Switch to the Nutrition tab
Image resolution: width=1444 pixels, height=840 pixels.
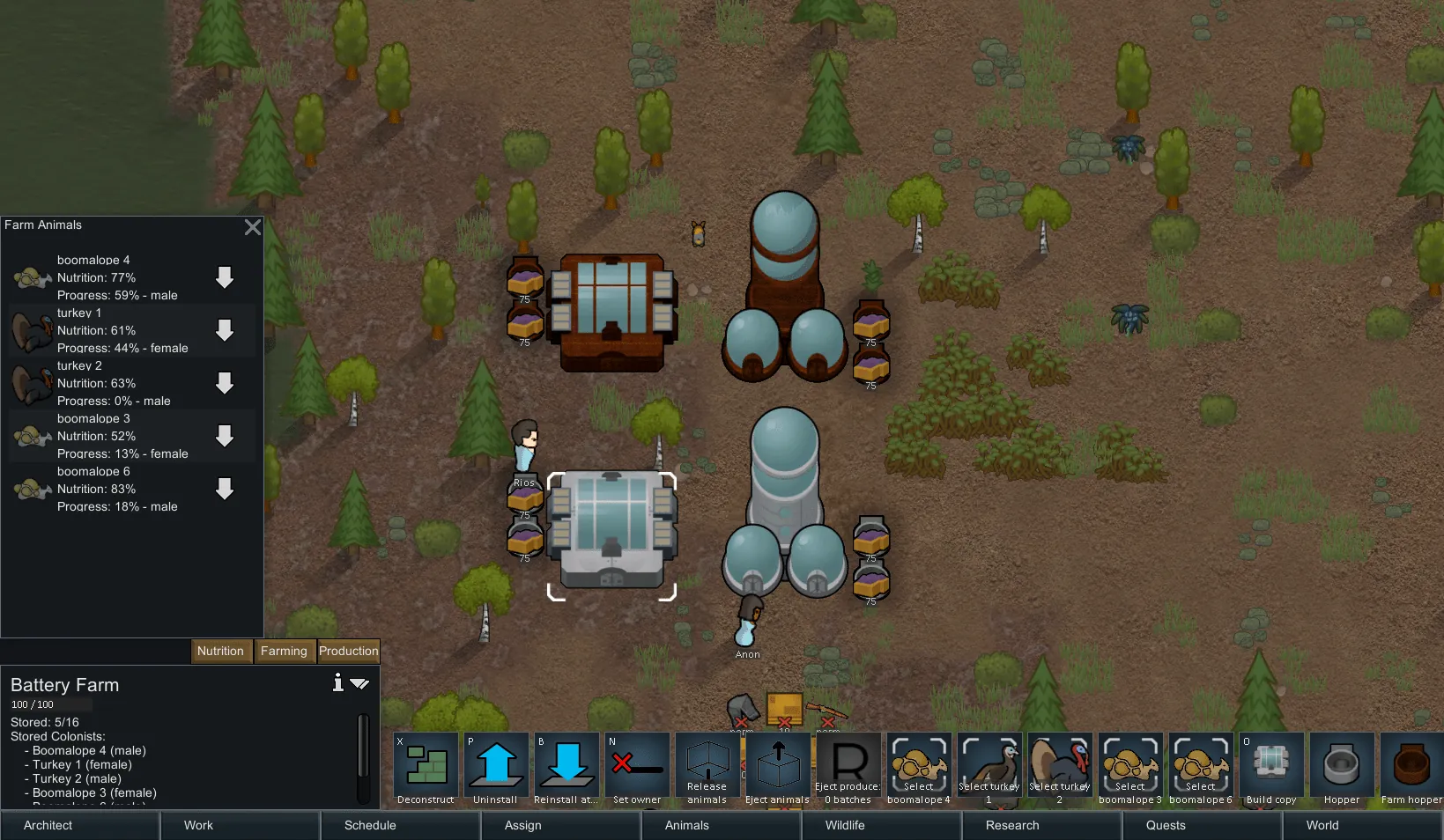pyautogui.click(x=220, y=651)
